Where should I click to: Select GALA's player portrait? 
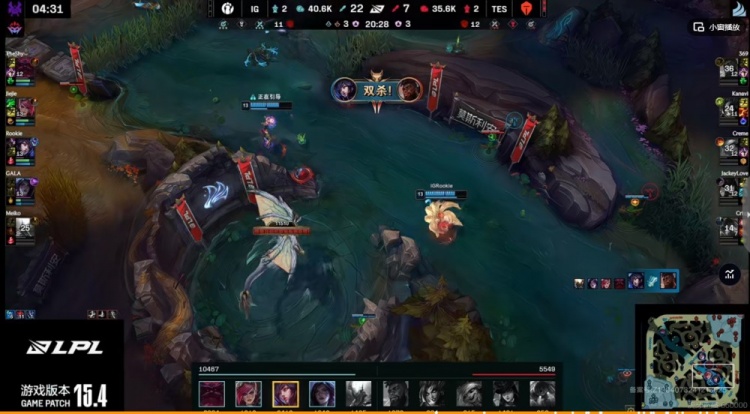(x=23, y=187)
